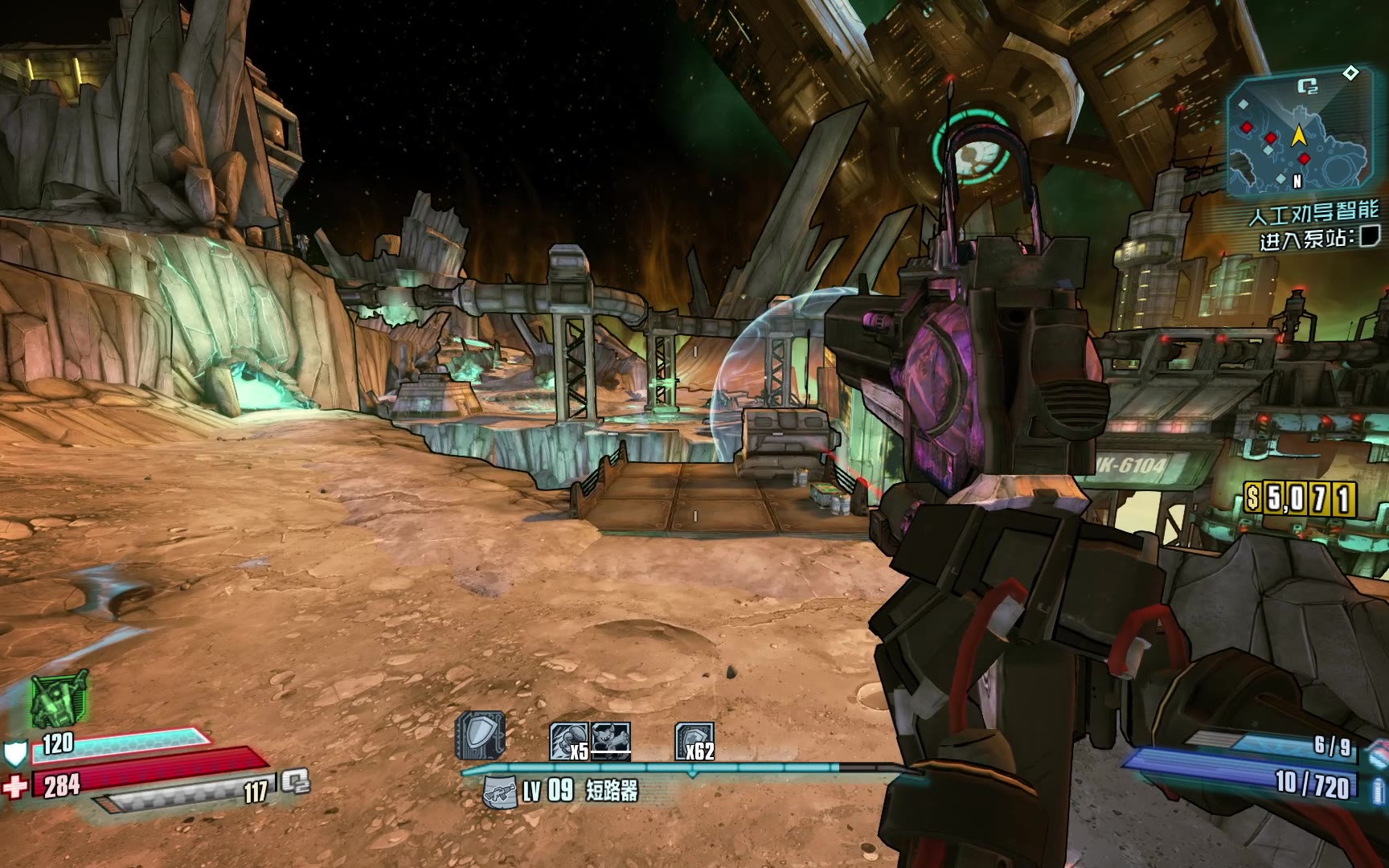Image resolution: width=1389 pixels, height=868 pixels.
Task: Select the boxing glove x5 buff icon
Action: 569,741
